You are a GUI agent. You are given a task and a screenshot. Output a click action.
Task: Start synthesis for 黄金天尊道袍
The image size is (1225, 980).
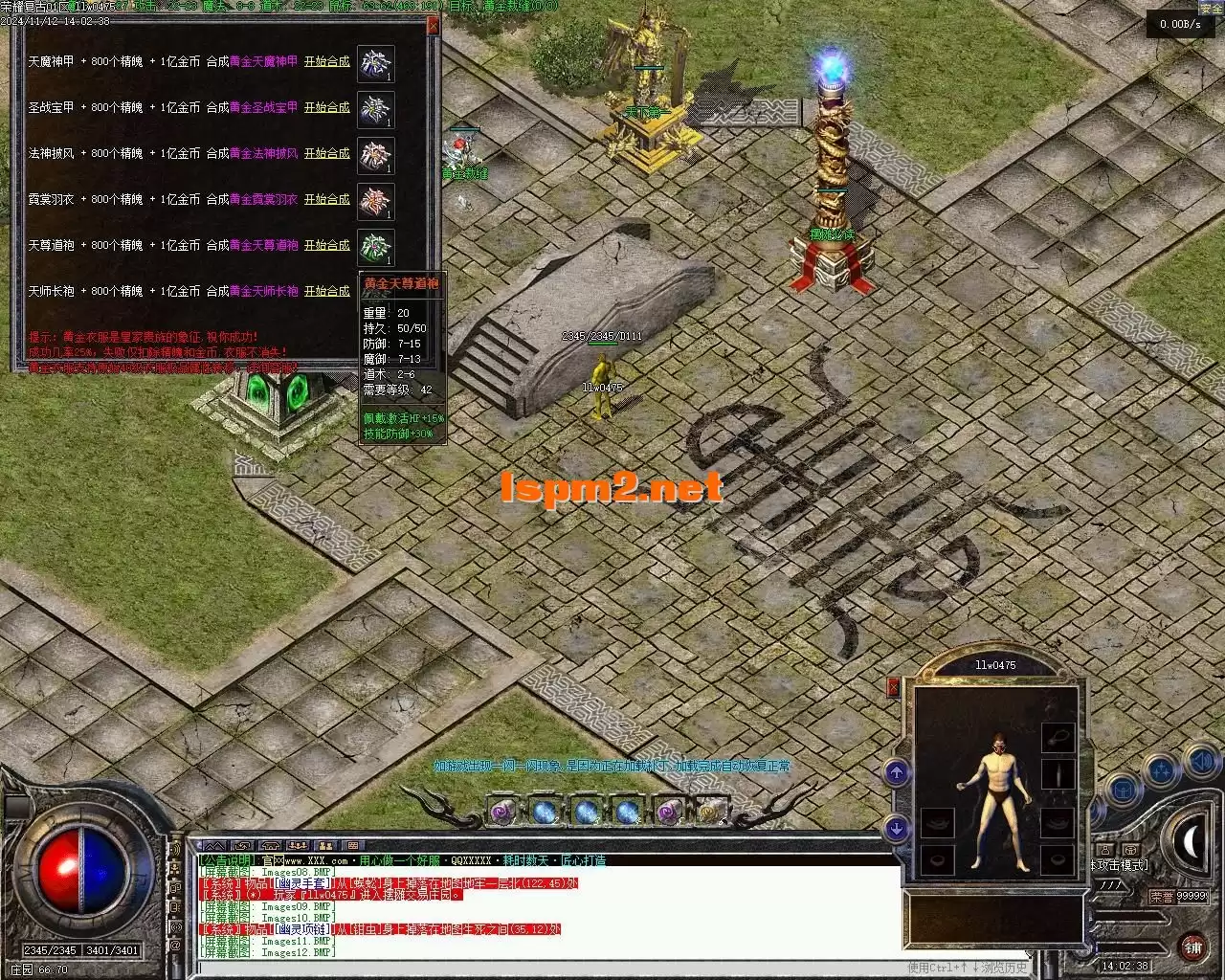(326, 245)
